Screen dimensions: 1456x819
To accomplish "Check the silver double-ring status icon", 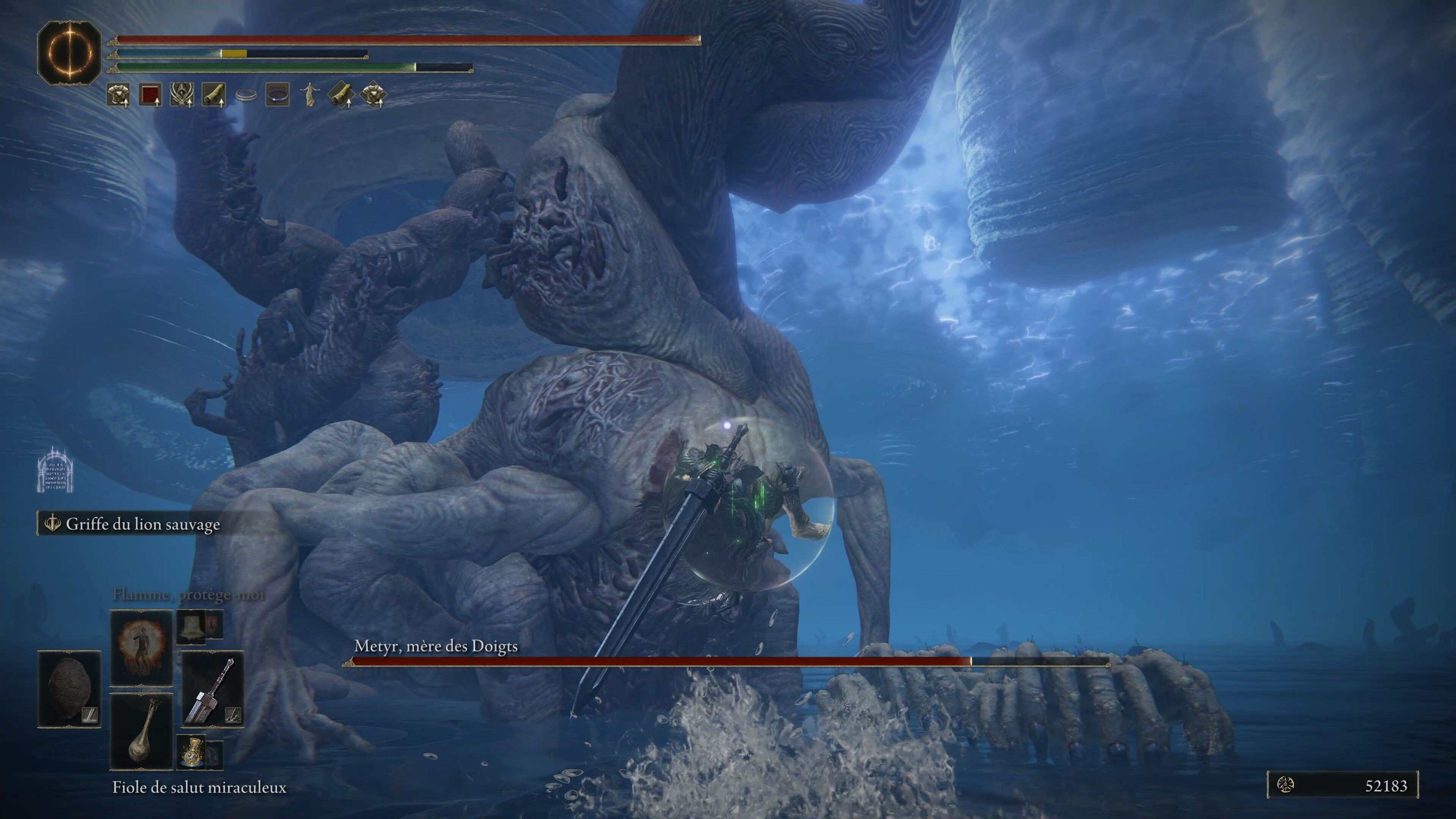I will pos(246,95).
